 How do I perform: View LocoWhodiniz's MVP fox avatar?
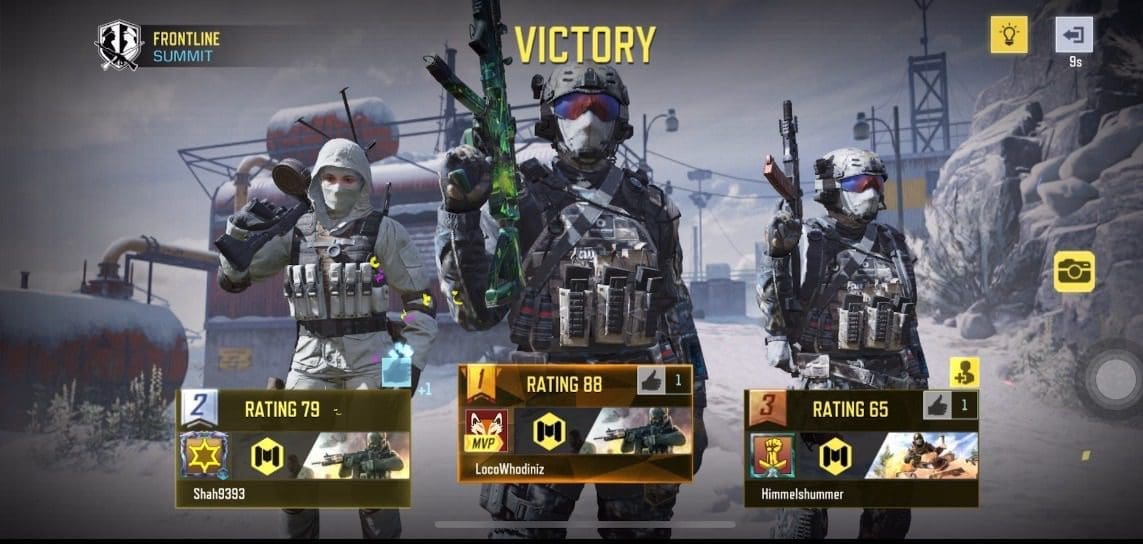486,431
